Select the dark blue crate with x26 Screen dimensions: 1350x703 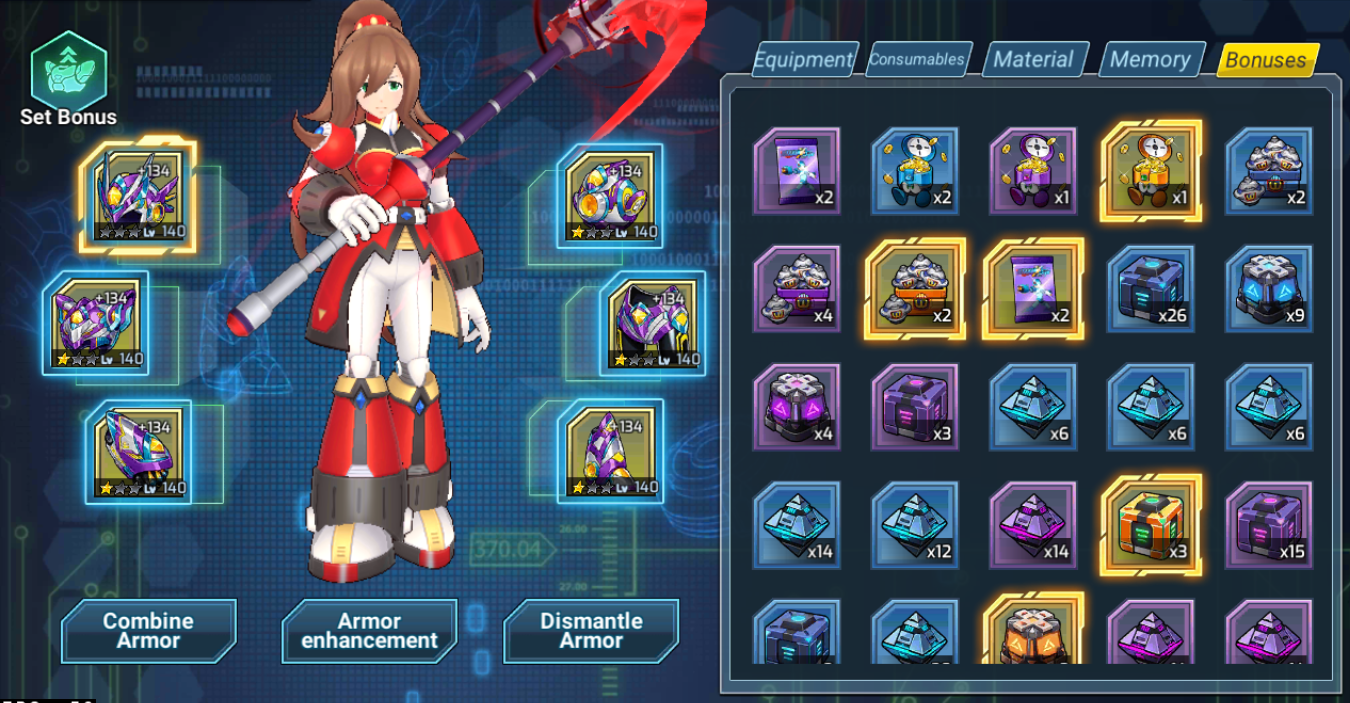click(1151, 289)
